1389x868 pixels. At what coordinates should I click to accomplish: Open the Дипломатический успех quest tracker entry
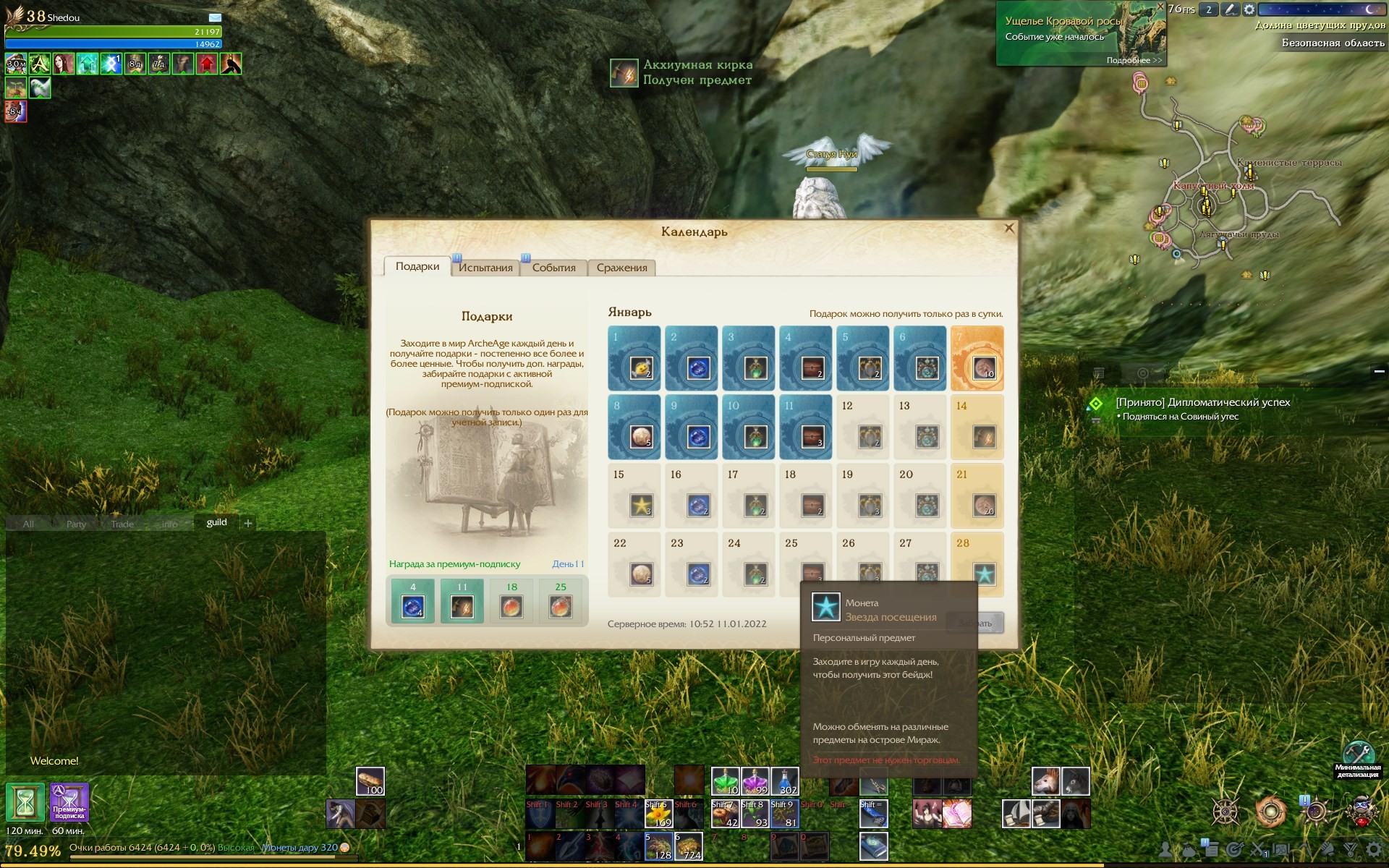coord(1202,402)
